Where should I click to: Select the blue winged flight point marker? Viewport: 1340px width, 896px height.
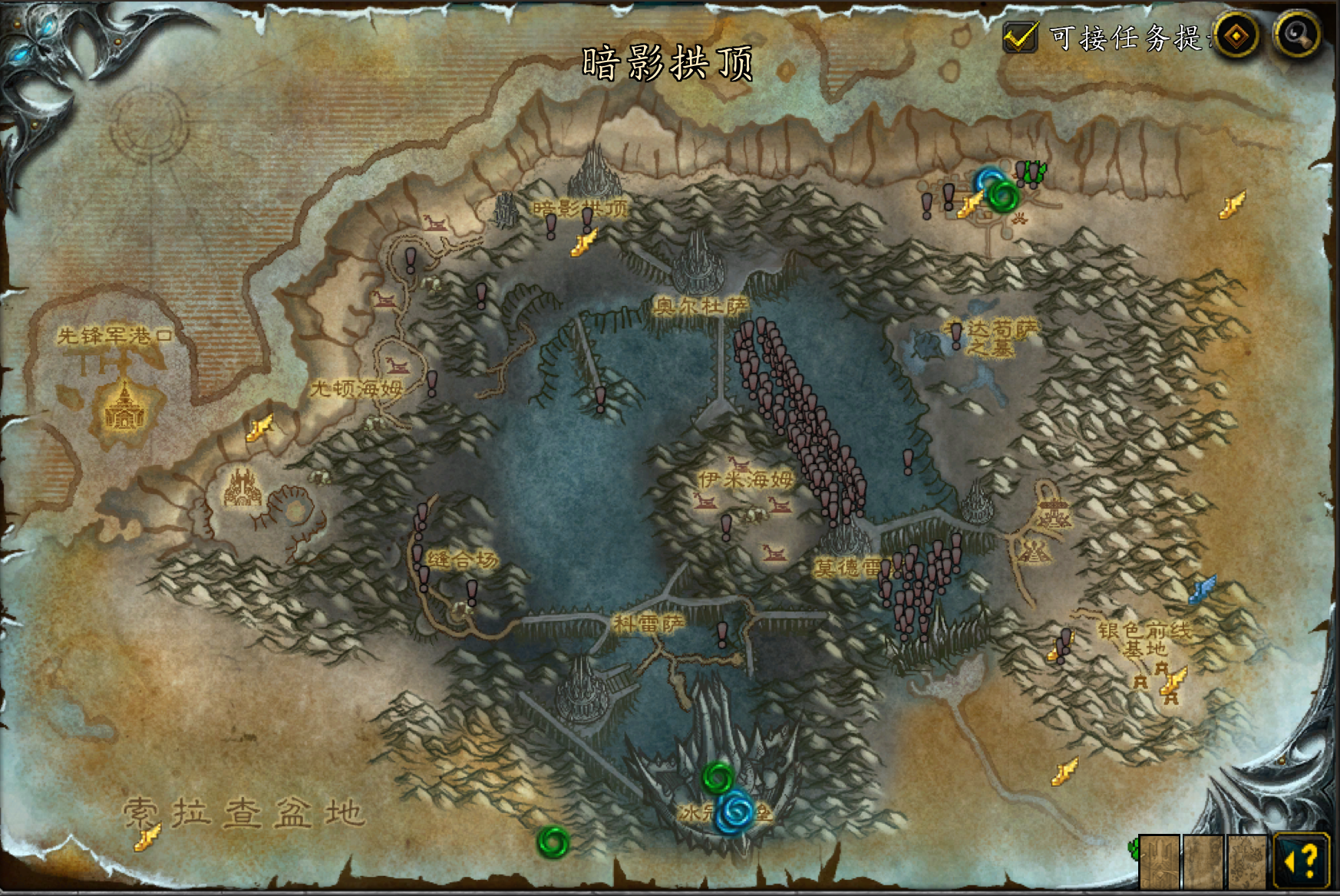[1202, 589]
